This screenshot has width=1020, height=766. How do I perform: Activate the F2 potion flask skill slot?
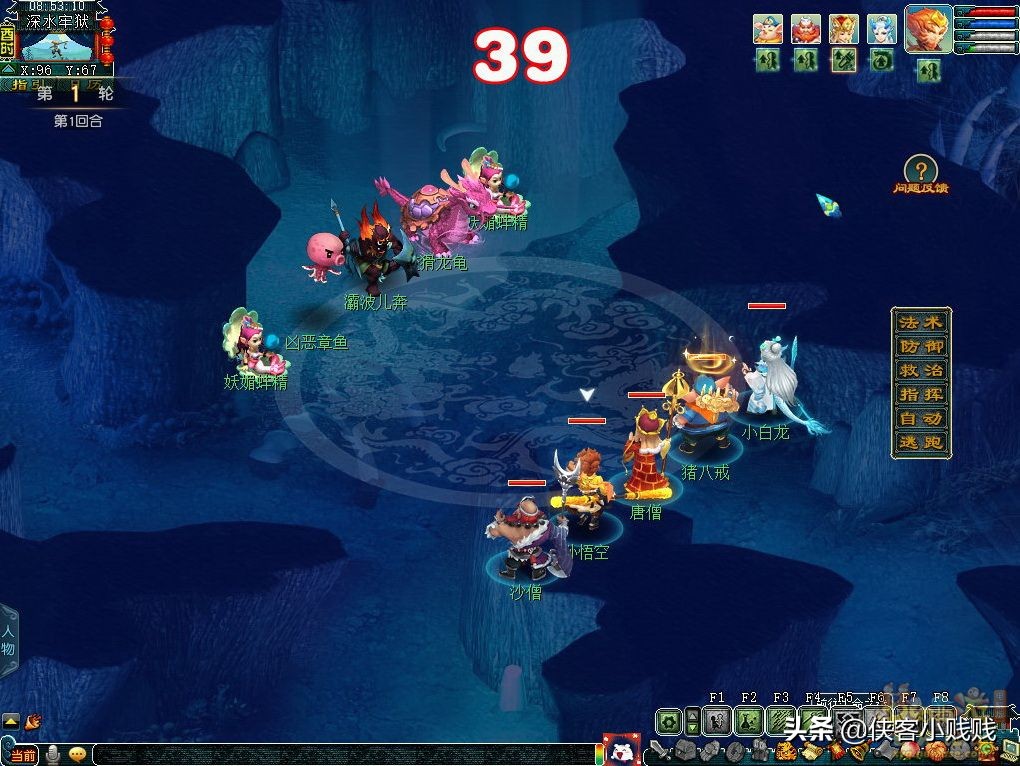point(749,720)
